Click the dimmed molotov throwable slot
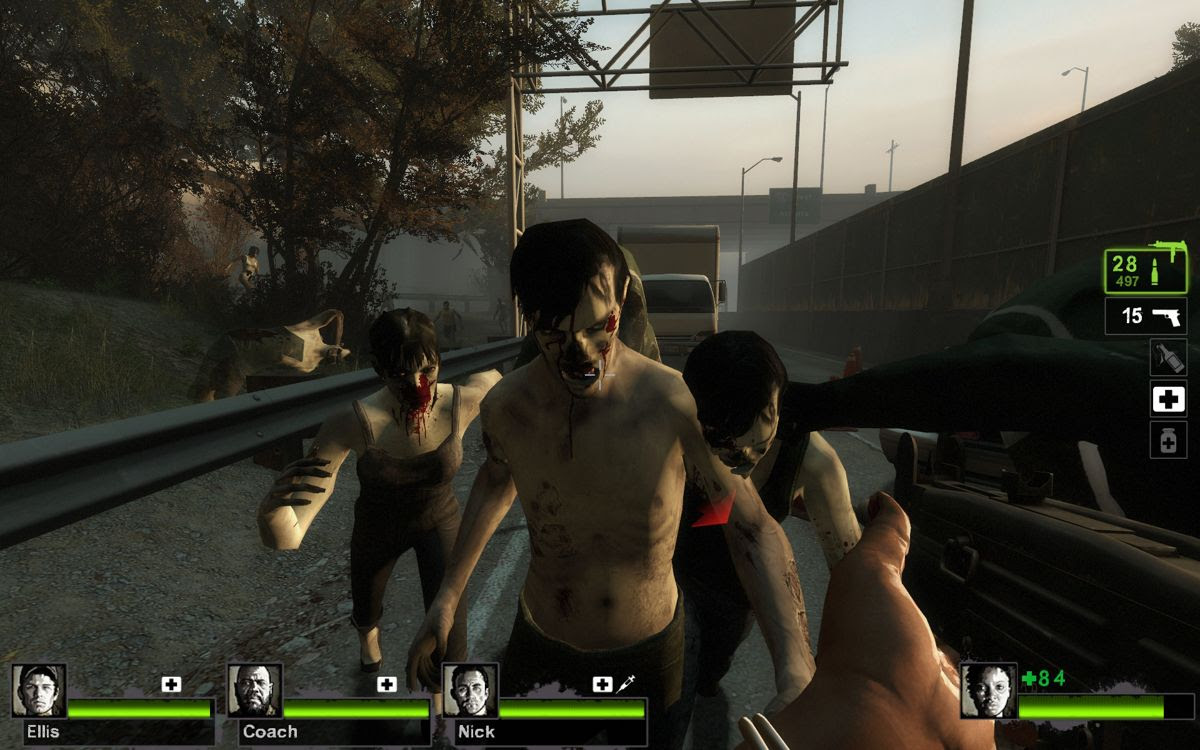This screenshot has width=1200, height=750. pos(1167,358)
